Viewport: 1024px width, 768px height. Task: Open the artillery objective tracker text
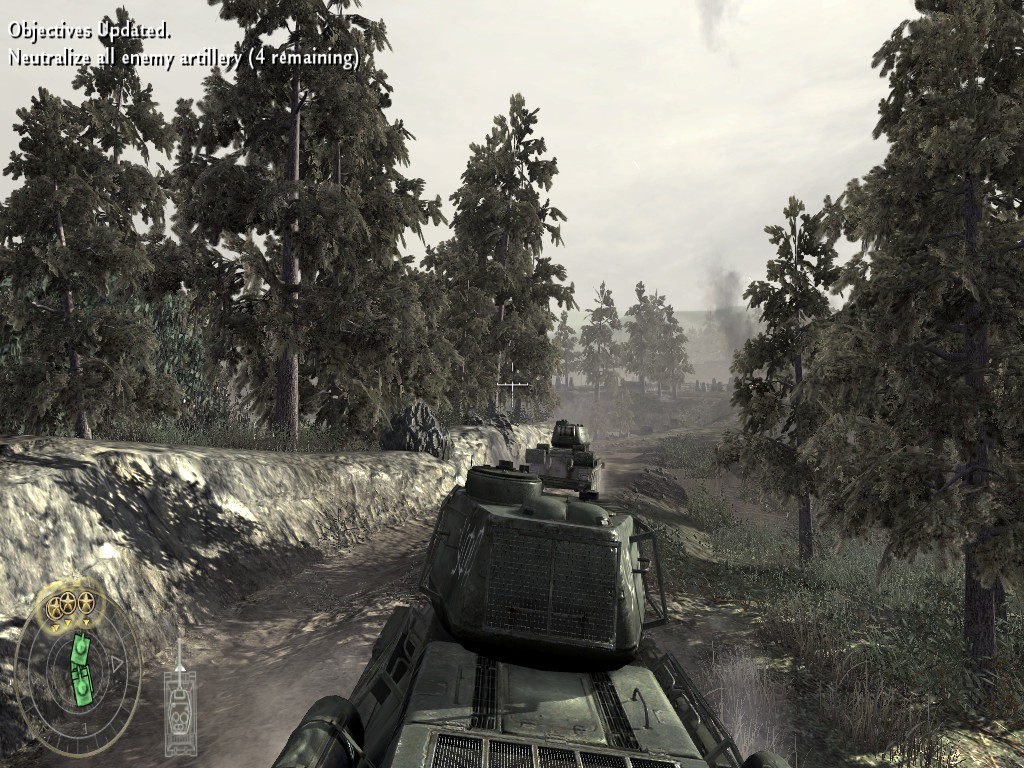pos(184,58)
